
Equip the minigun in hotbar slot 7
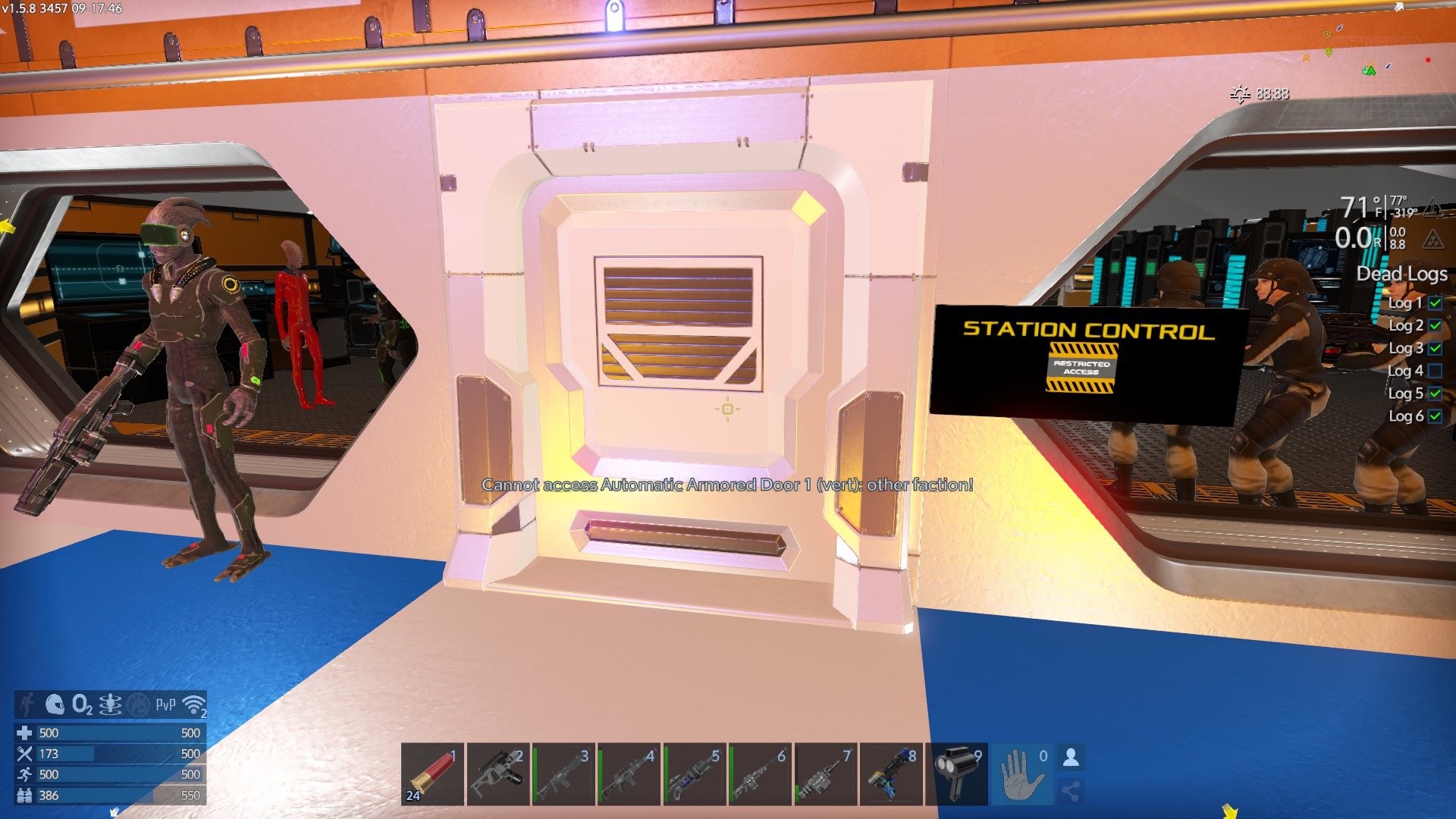(x=825, y=773)
